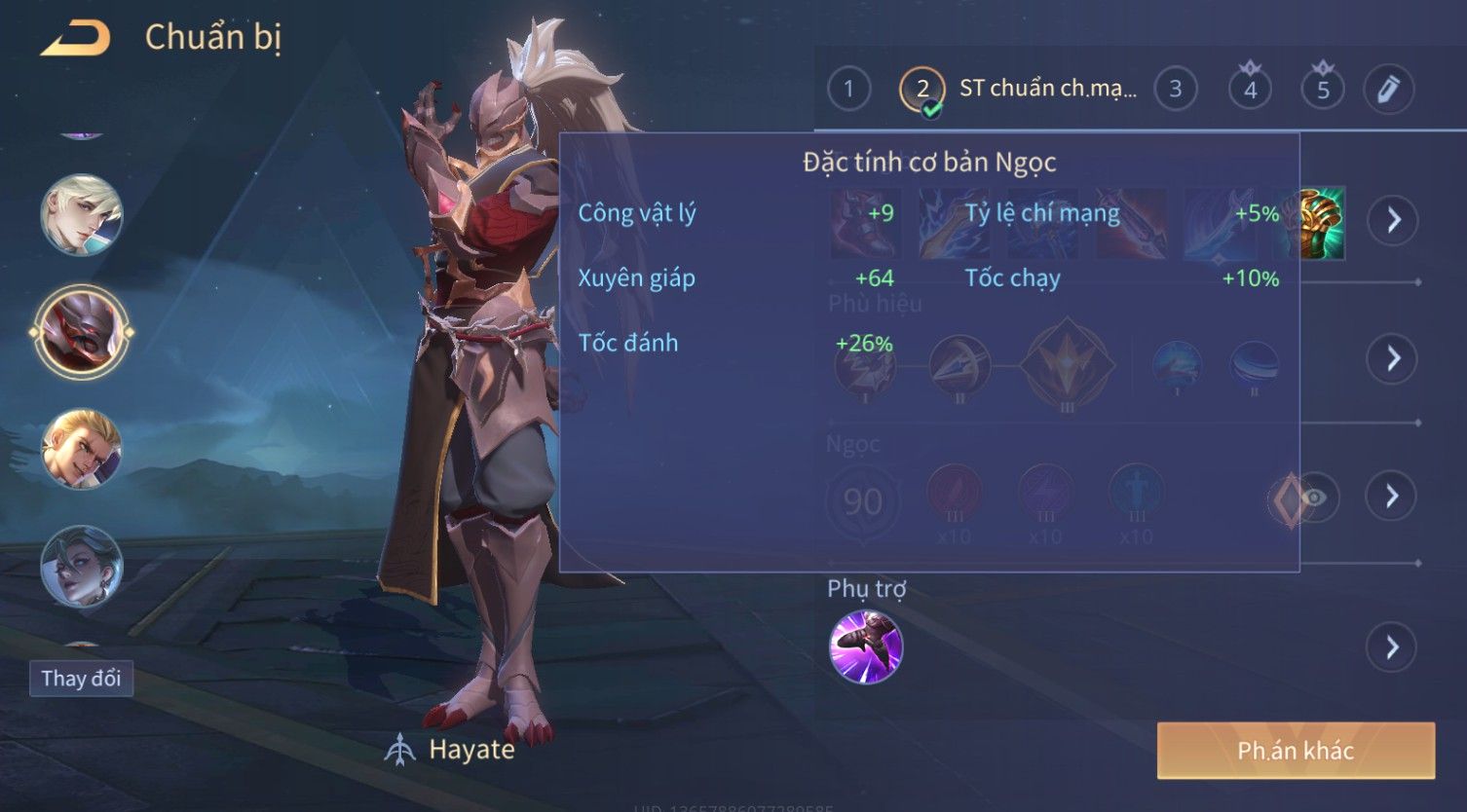Select the Phụ trợ boot skill icon
Screen dimensions: 1467x812
[865, 647]
